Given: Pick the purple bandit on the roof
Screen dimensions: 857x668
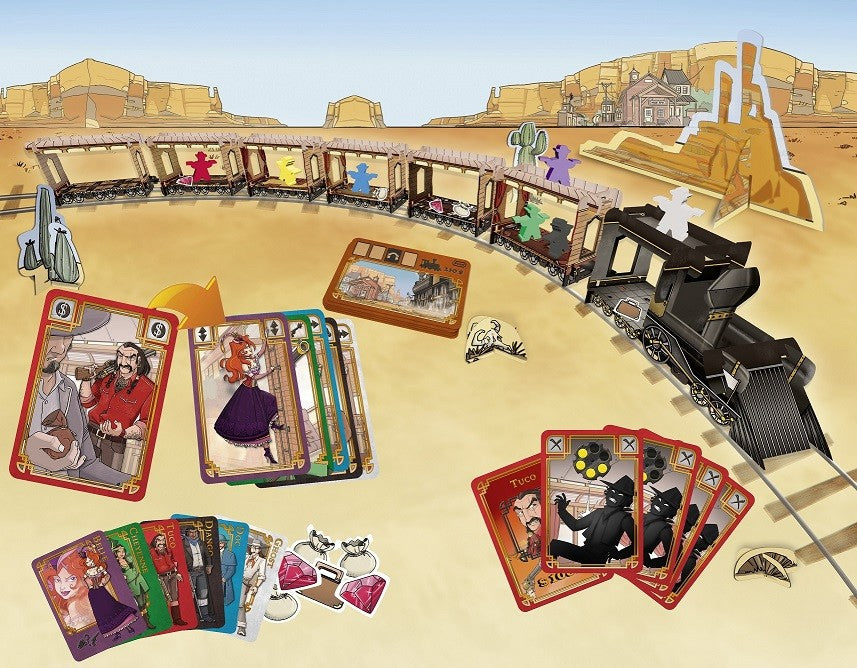Looking at the screenshot, I should [559, 163].
